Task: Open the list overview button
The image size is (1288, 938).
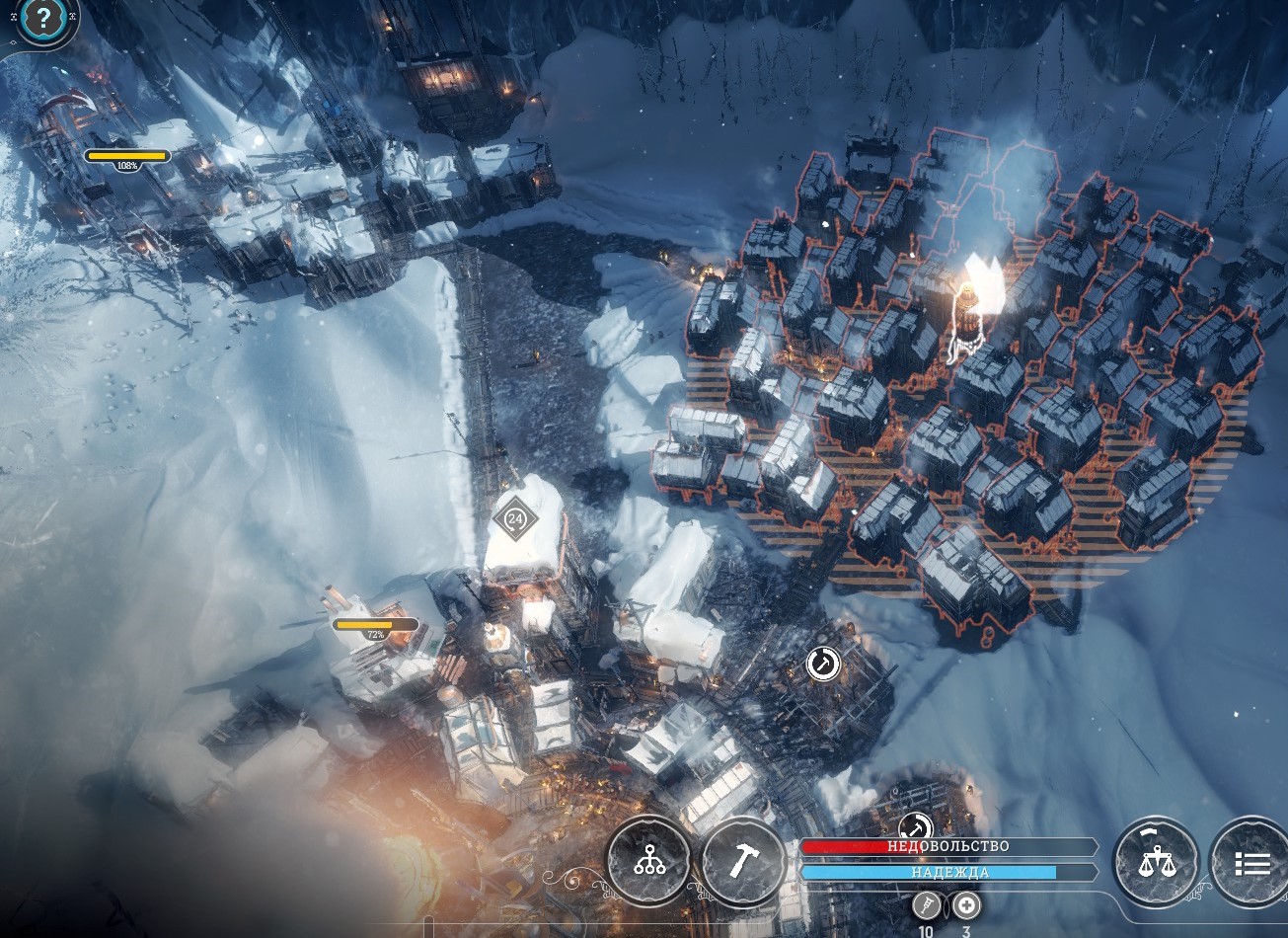Action: coord(1250,862)
